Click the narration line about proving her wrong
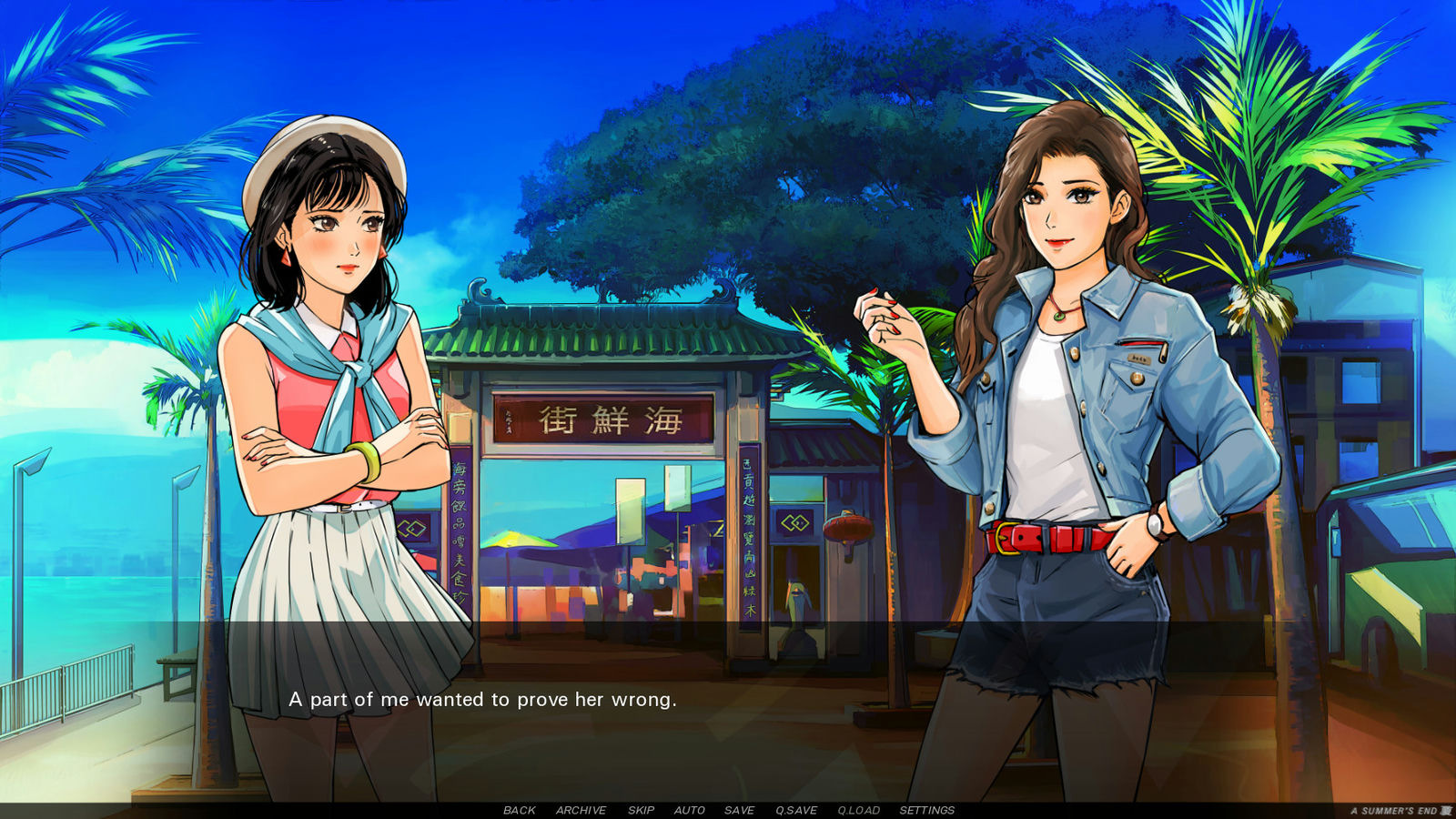 point(483,701)
